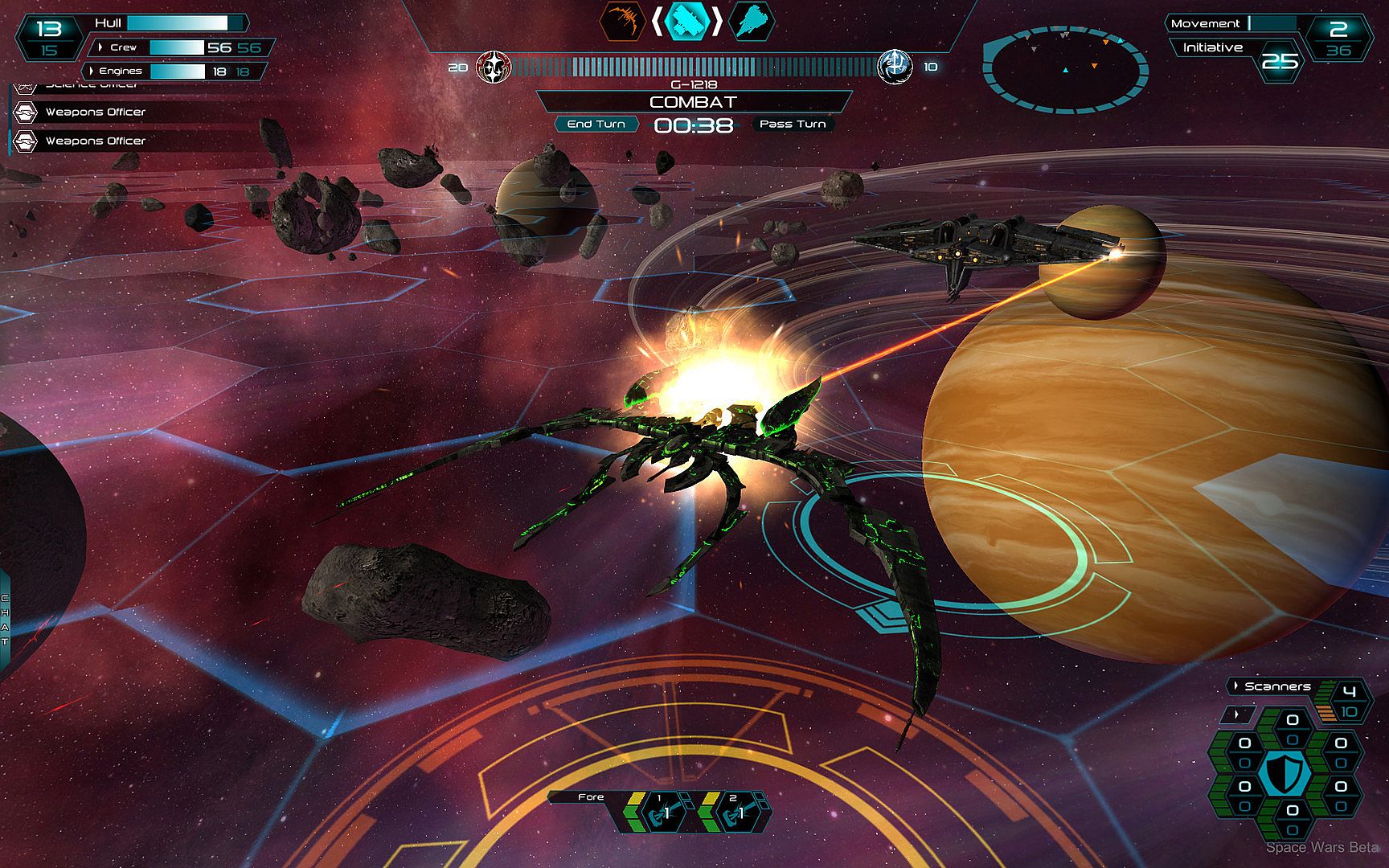The height and width of the screenshot is (868, 1389).
Task: Open the oval radar minimap
Action: [1065, 68]
